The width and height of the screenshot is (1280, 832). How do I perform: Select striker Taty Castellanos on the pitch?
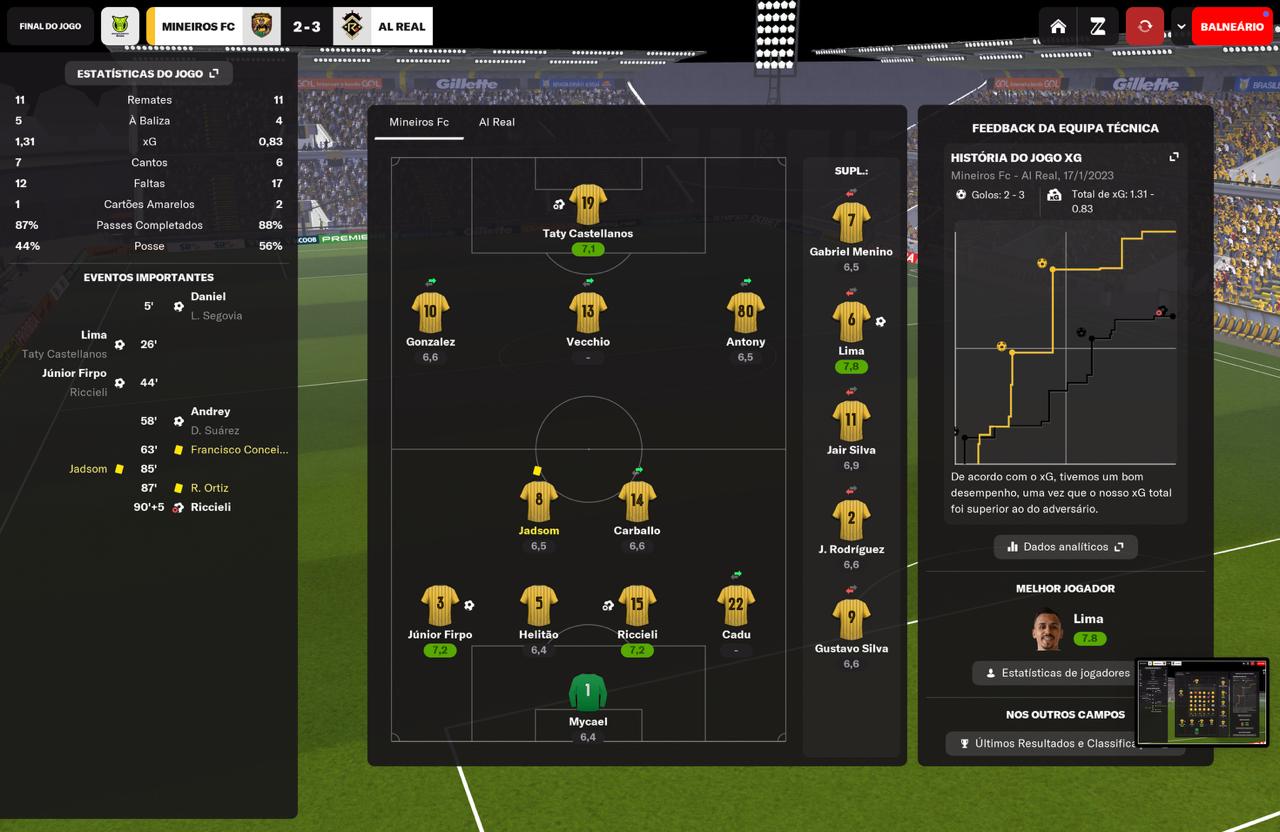point(588,205)
